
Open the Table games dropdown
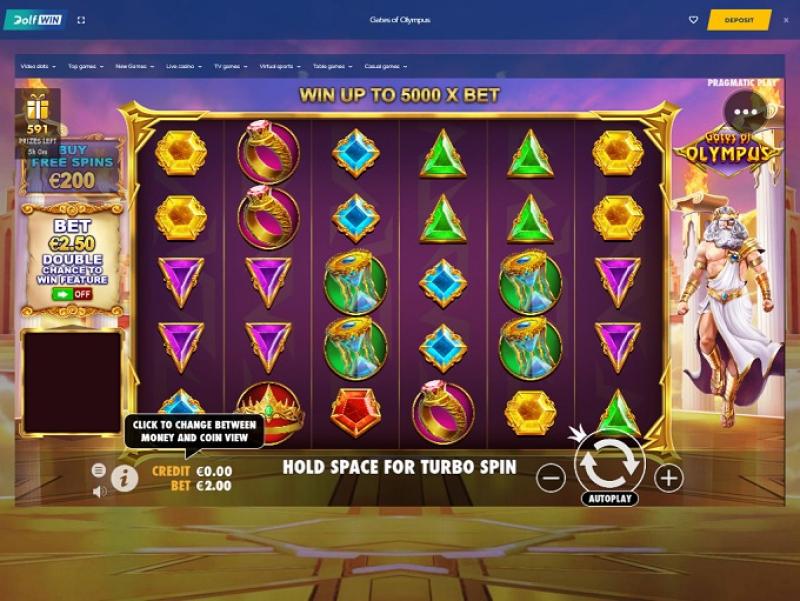click(331, 66)
